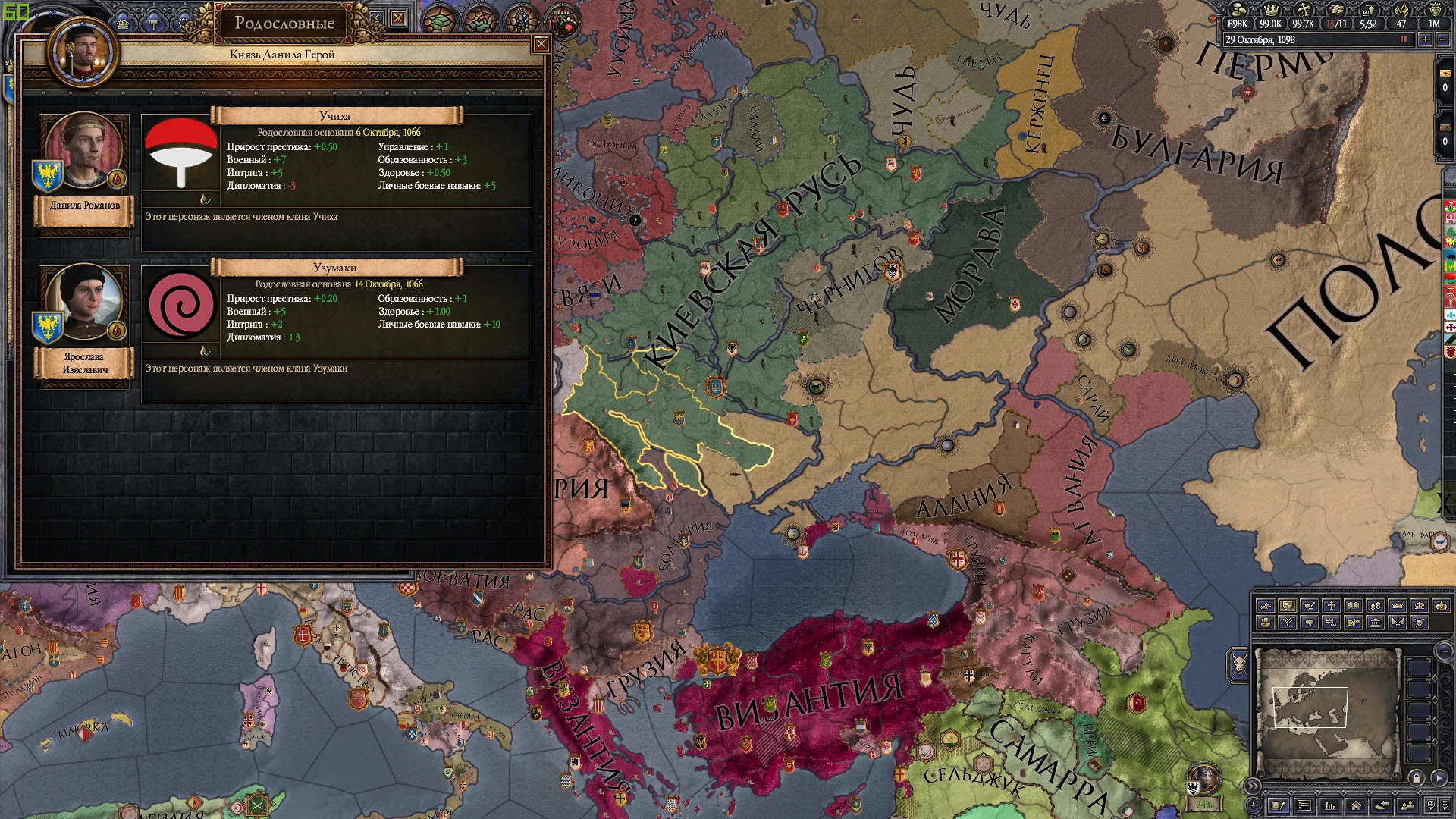The width and height of the screenshot is (1456, 819).
Task: Click Данила Романов's character portrait
Action: click(x=83, y=149)
